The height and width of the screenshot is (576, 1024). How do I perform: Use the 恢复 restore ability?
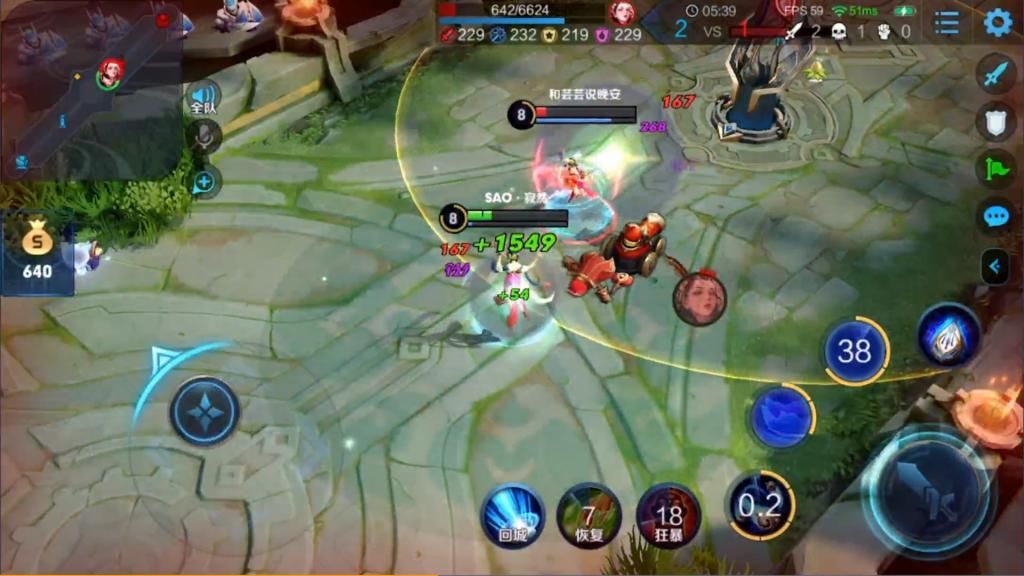[x=589, y=515]
